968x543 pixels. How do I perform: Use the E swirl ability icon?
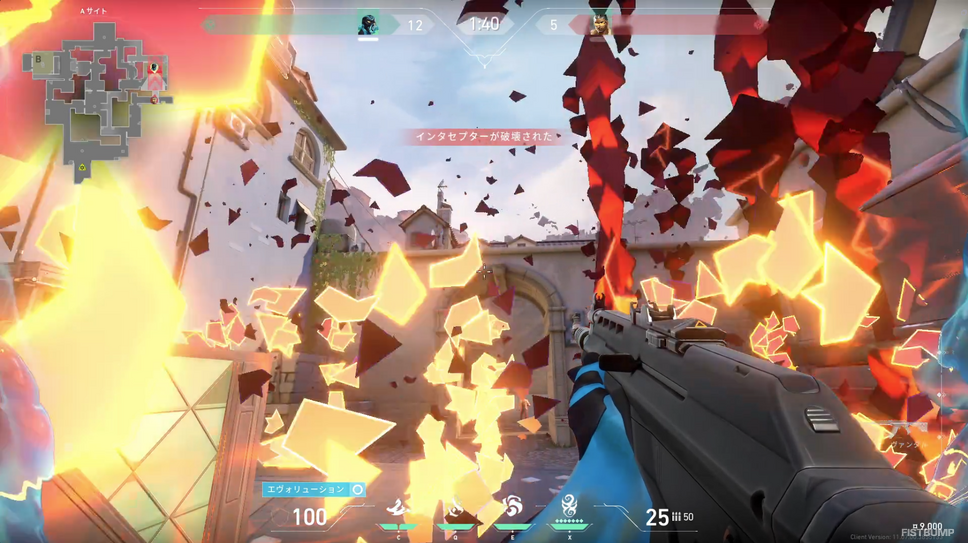(513, 510)
